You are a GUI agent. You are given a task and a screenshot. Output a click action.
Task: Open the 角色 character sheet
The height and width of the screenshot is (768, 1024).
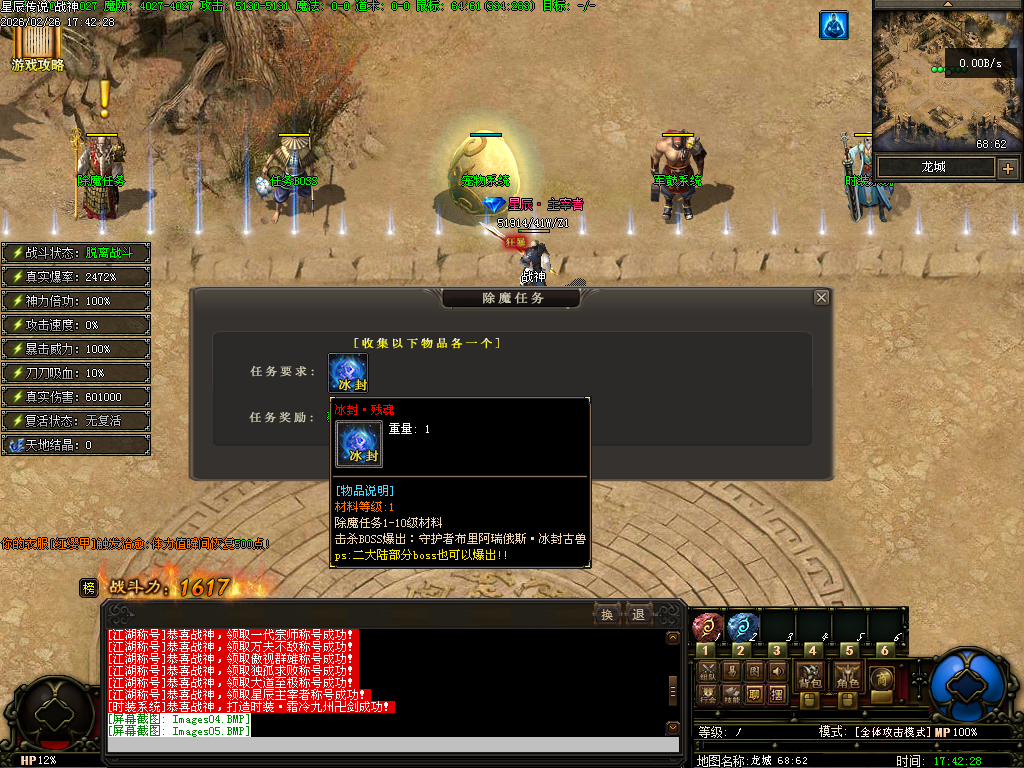tap(849, 677)
